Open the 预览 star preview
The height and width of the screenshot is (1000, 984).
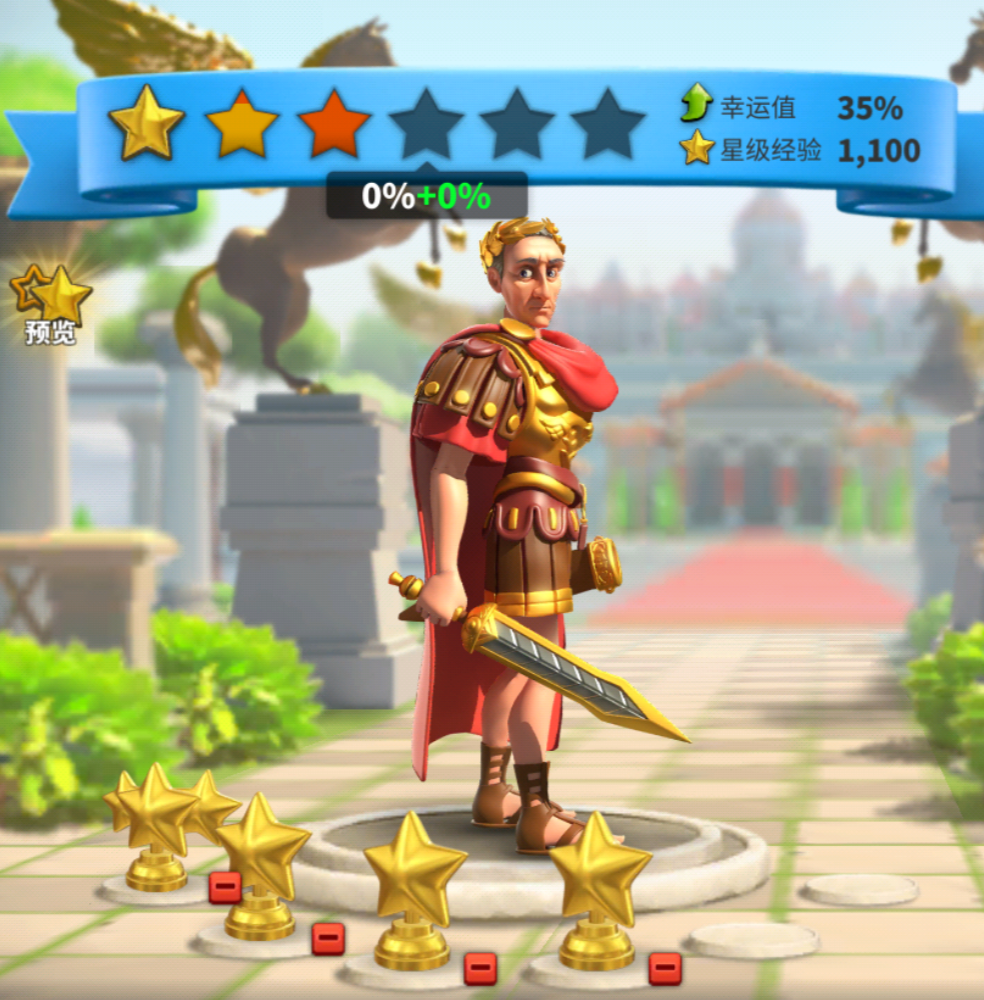(52, 304)
